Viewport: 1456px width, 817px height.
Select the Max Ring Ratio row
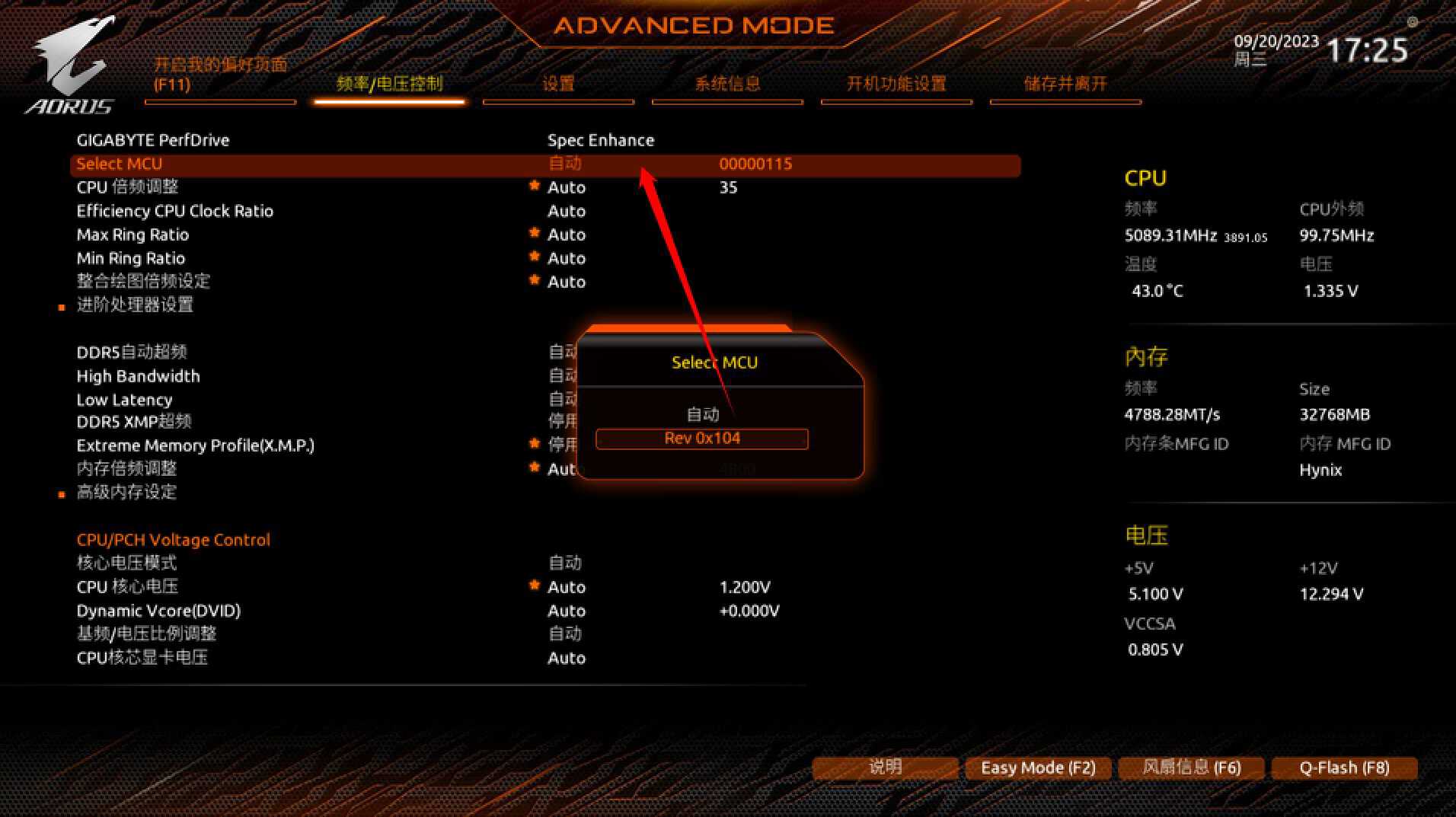coord(133,235)
